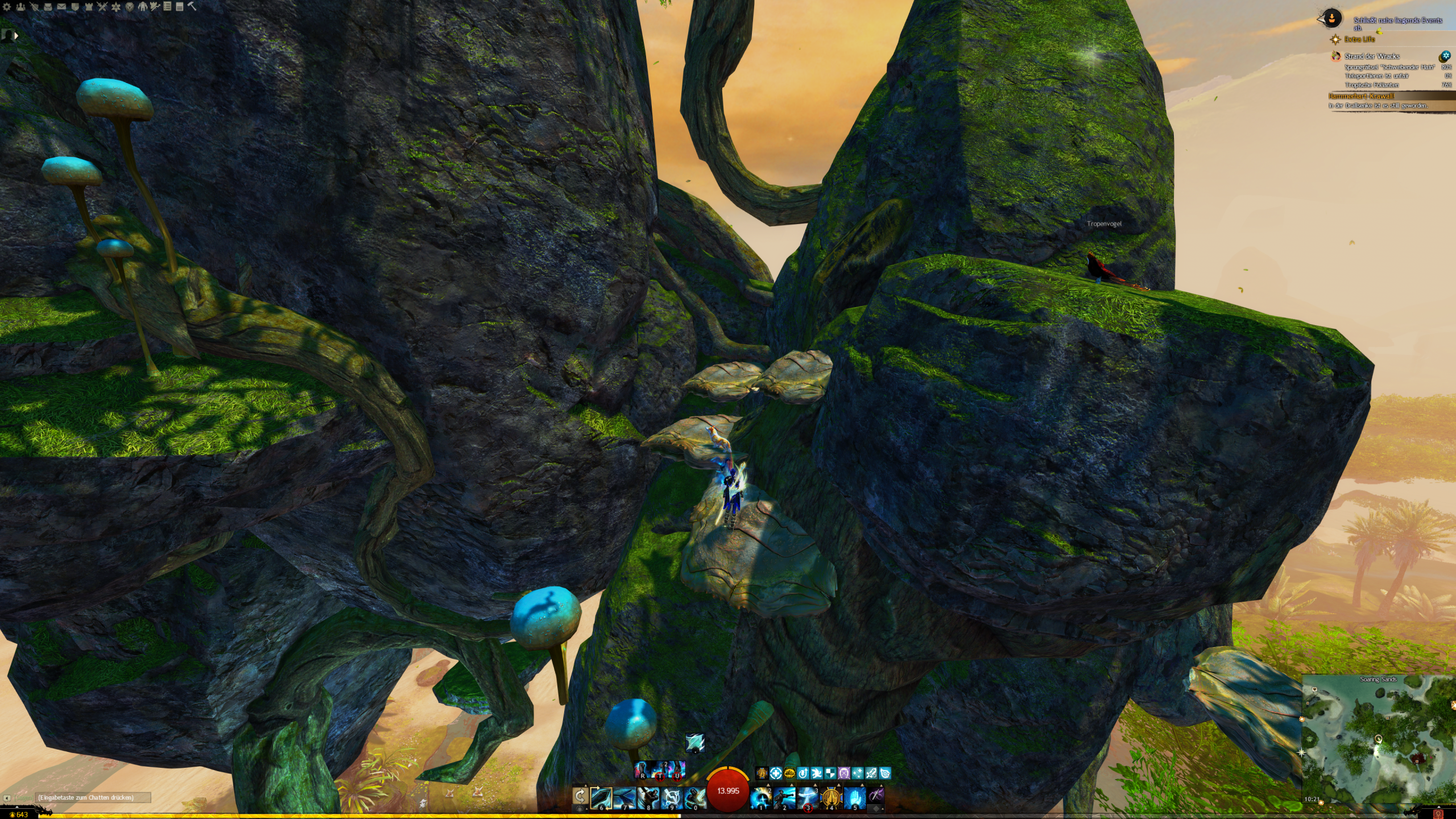Open the game menu gear icon
This screenshot has width=1456, height=819.
[7, 7]
